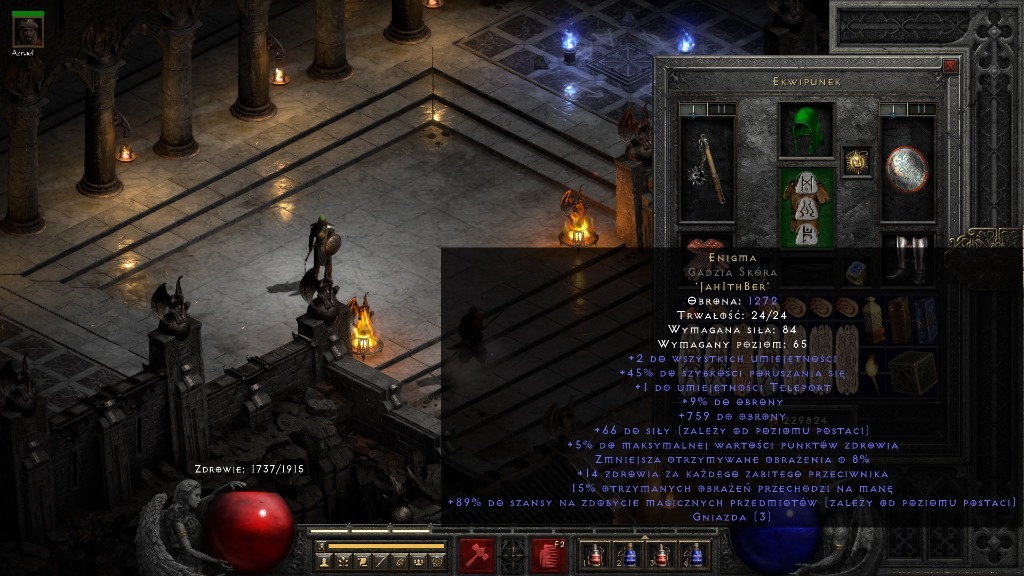Select the round shield slot
The width and height of the screenshot is (1024, 576).
coord(907,168)
